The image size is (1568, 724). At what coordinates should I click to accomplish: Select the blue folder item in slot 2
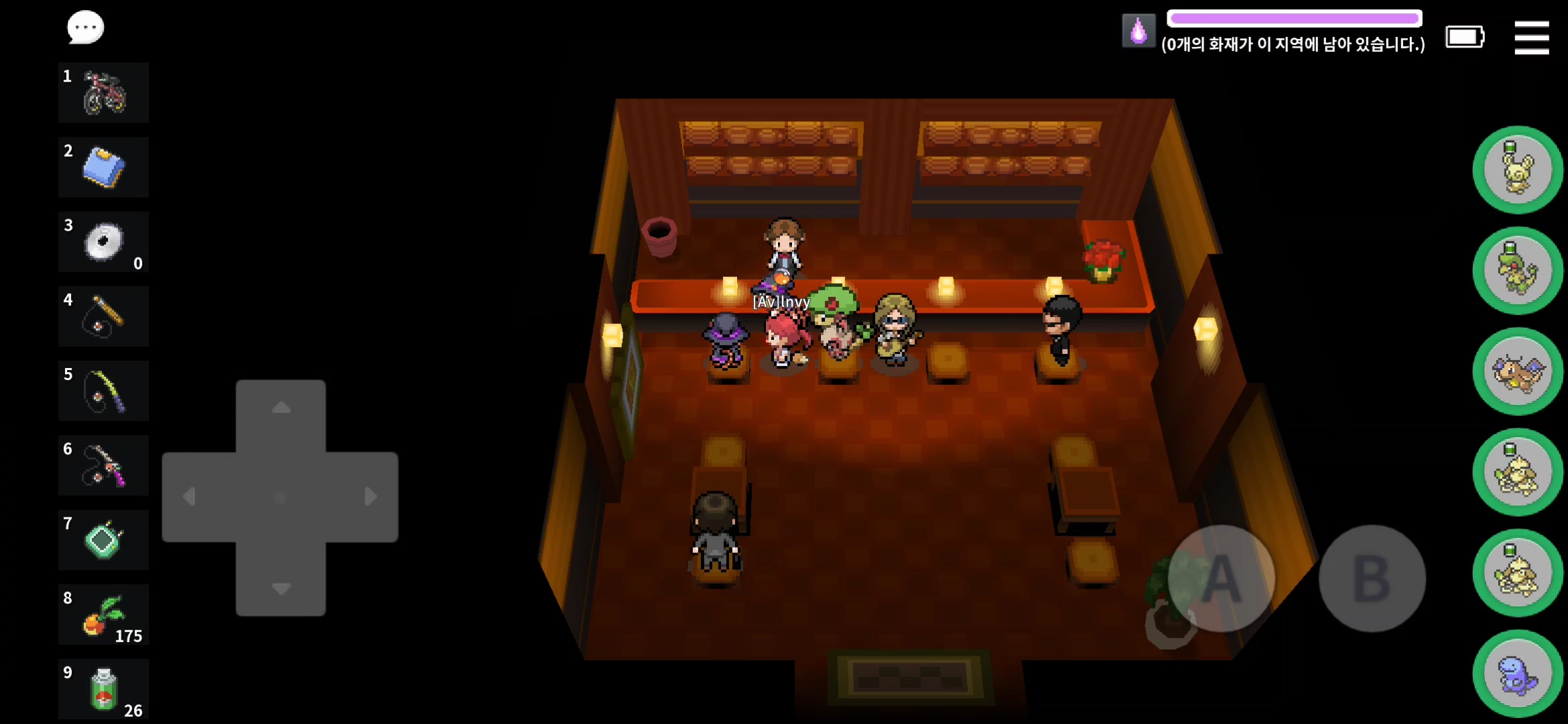coord(104,168)
